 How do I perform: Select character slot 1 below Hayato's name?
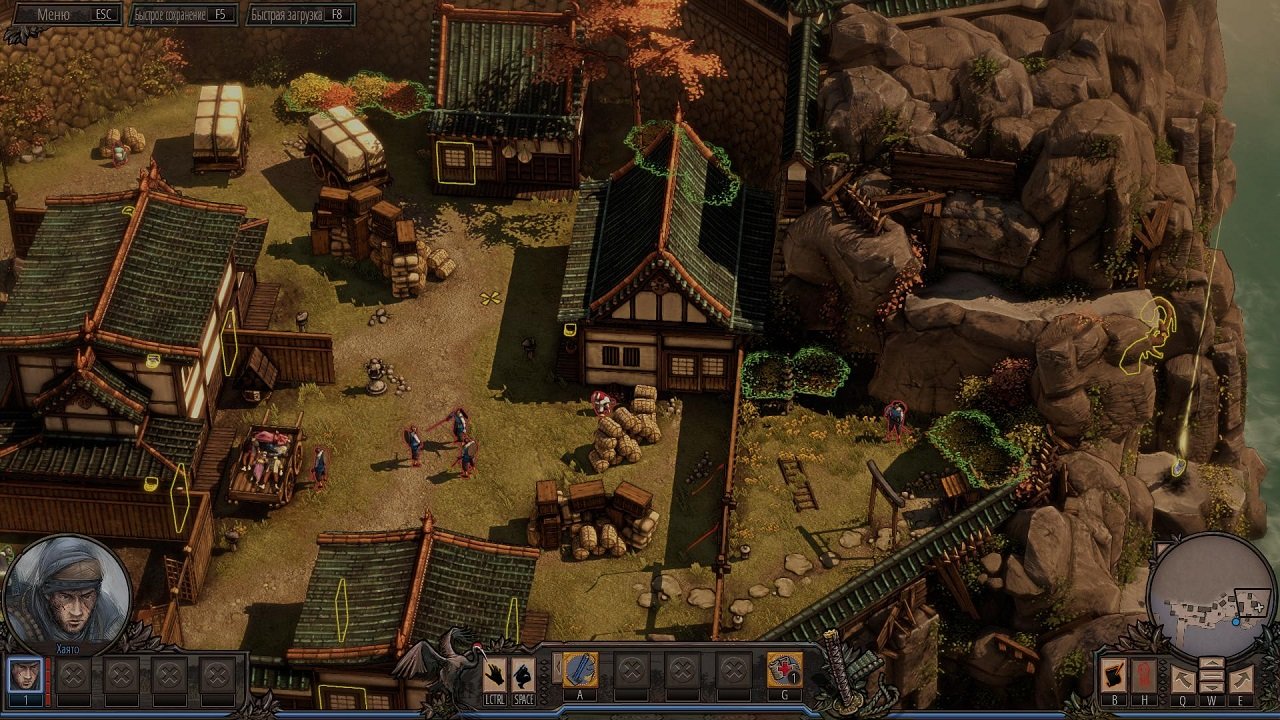[26, 674]
